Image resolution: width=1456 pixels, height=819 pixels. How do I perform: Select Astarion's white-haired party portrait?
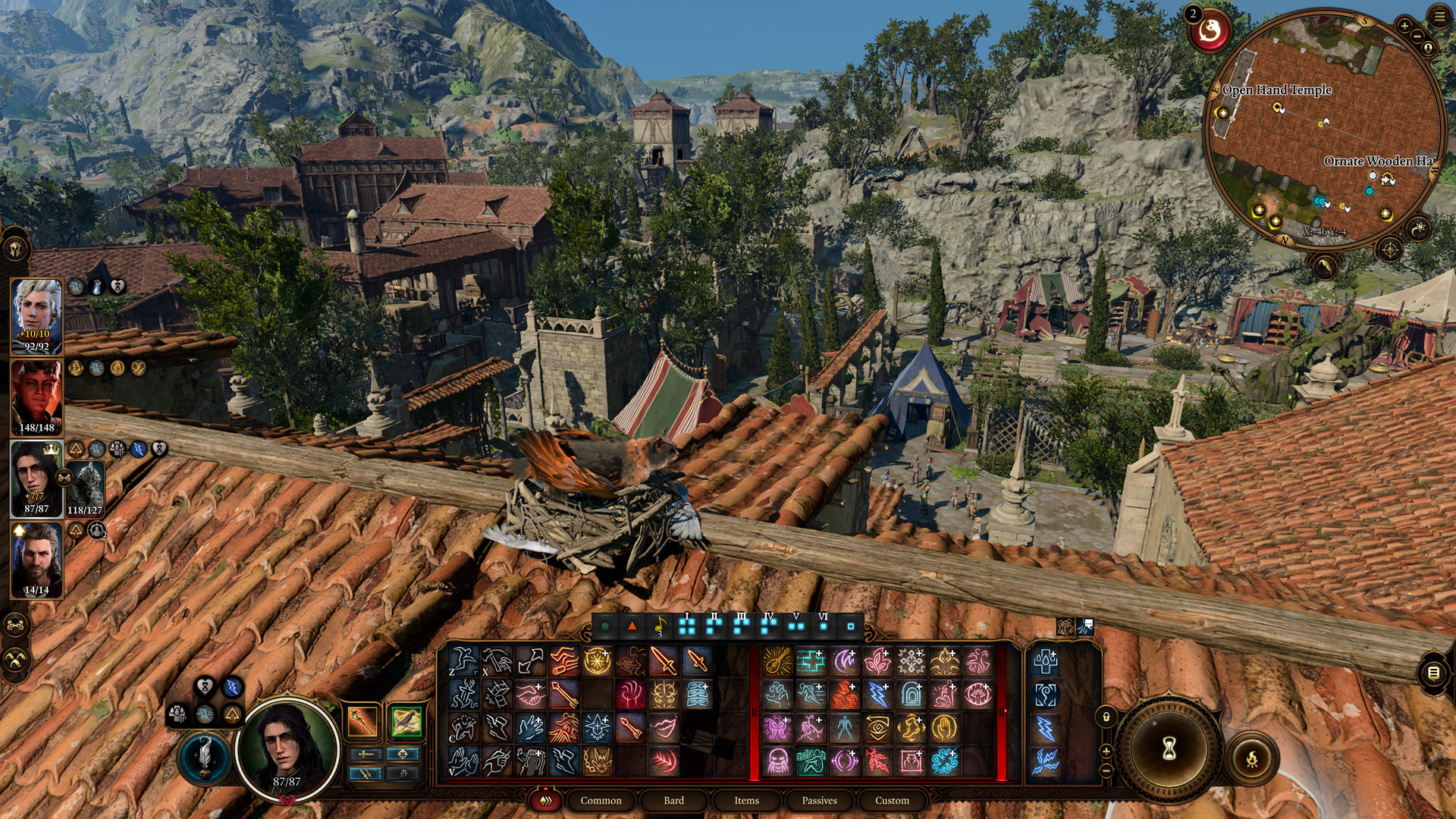point(36,315)
